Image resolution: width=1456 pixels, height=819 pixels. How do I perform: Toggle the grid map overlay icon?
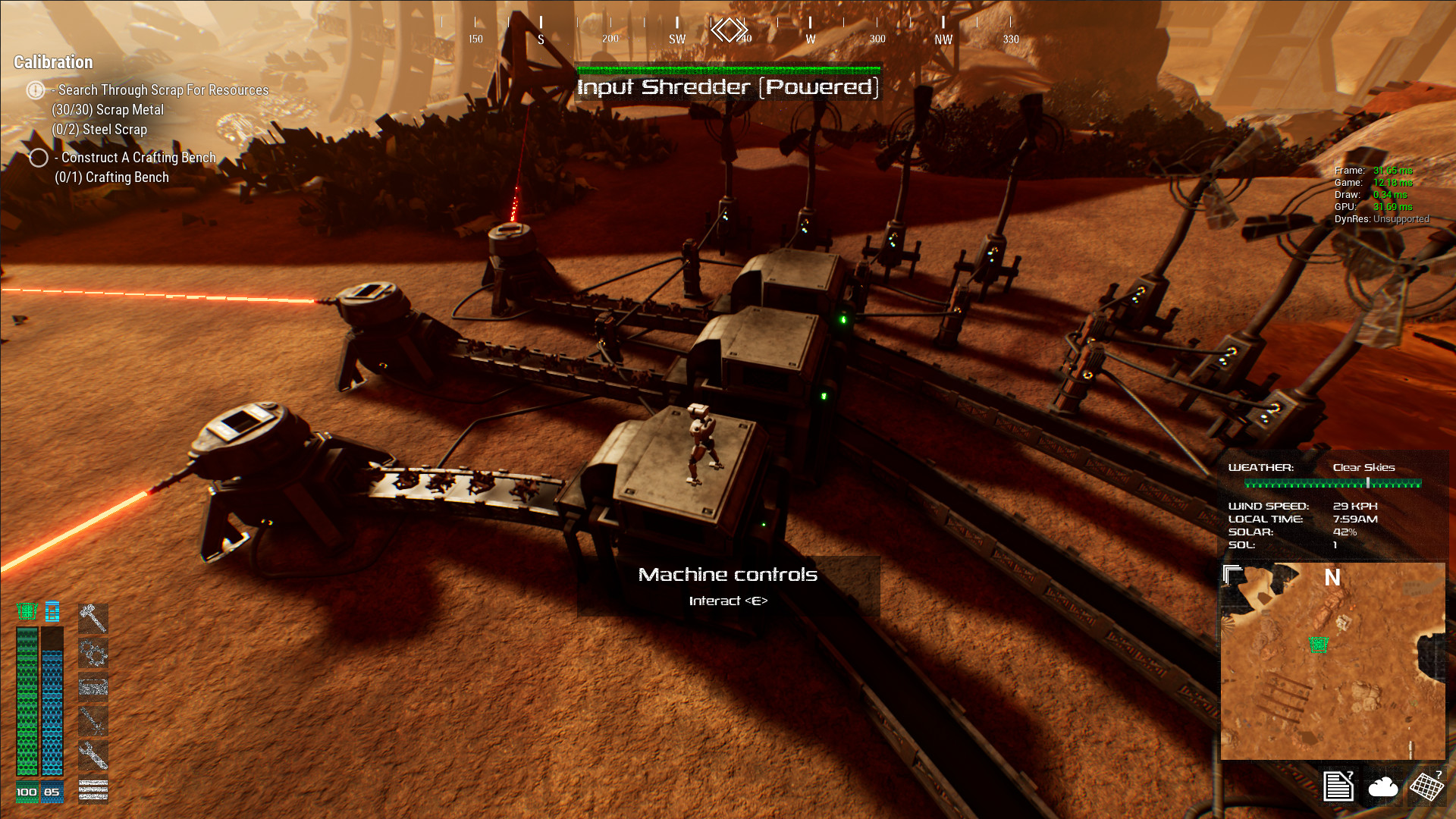(1426, 786)
